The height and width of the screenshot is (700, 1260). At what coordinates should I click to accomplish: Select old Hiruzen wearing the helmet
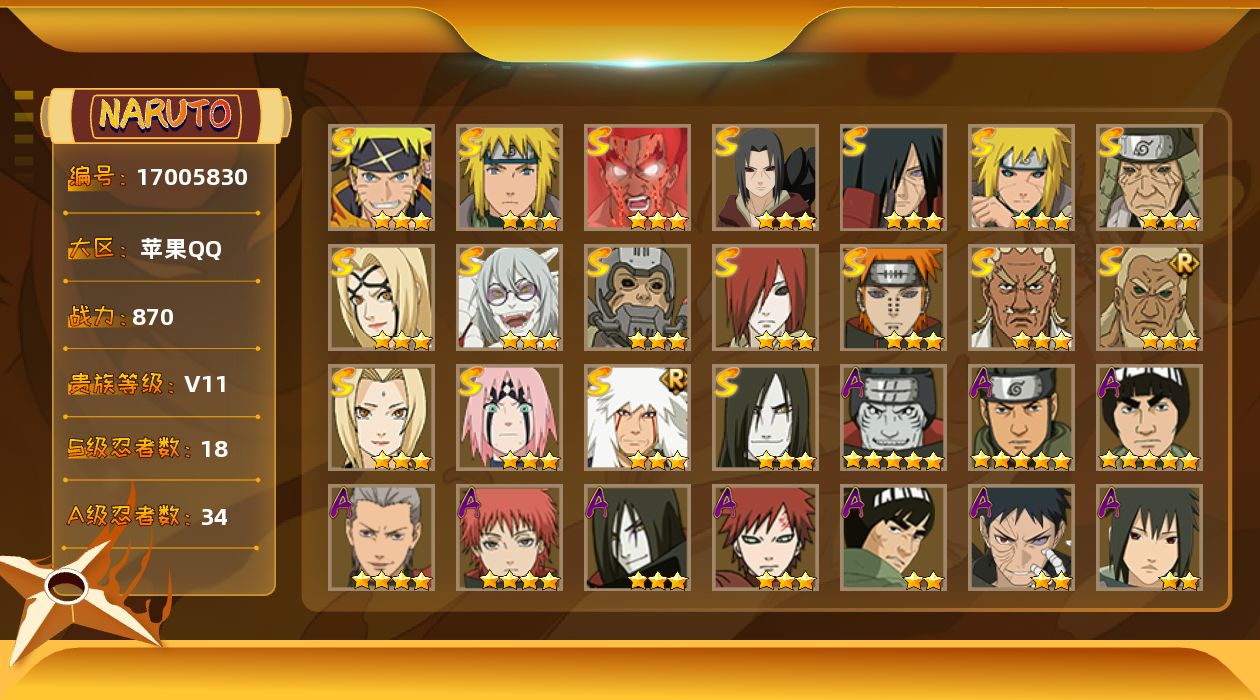[1149, 178]
